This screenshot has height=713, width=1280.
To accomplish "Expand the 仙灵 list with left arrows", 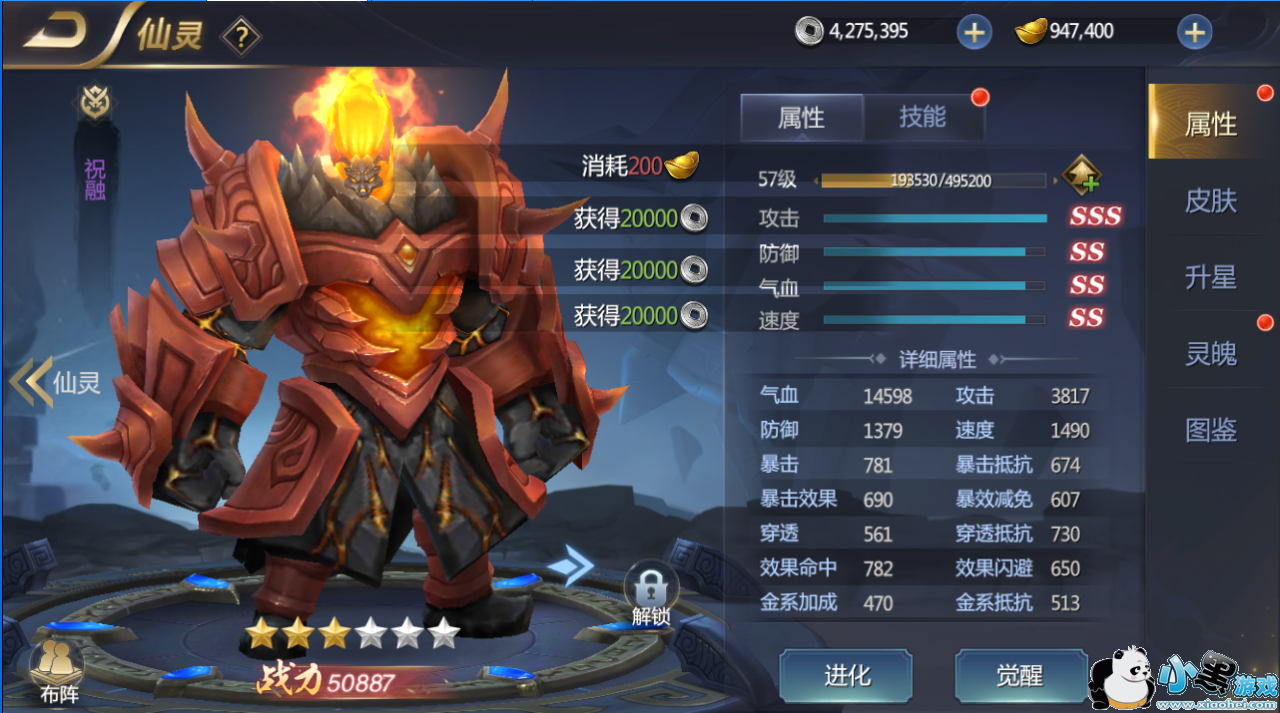I will pos(32,382).
